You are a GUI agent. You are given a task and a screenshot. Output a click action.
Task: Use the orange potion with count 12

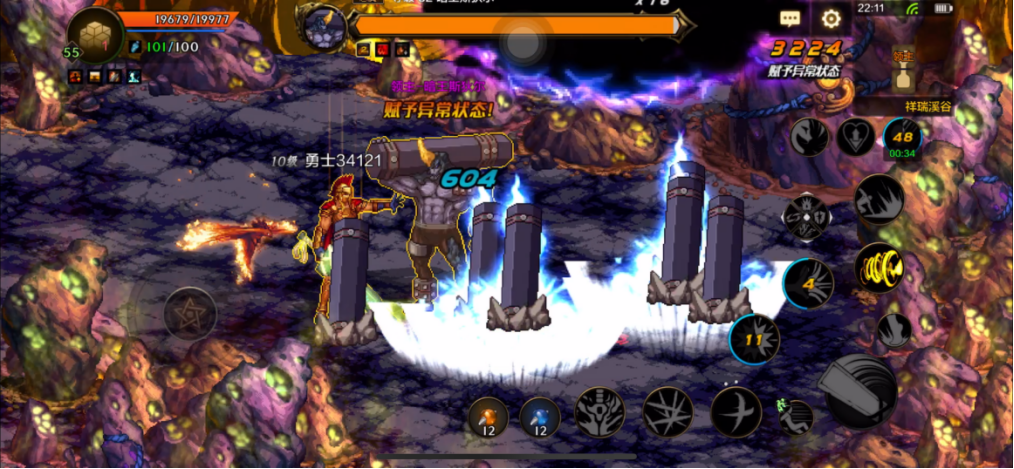pos(488,416)
